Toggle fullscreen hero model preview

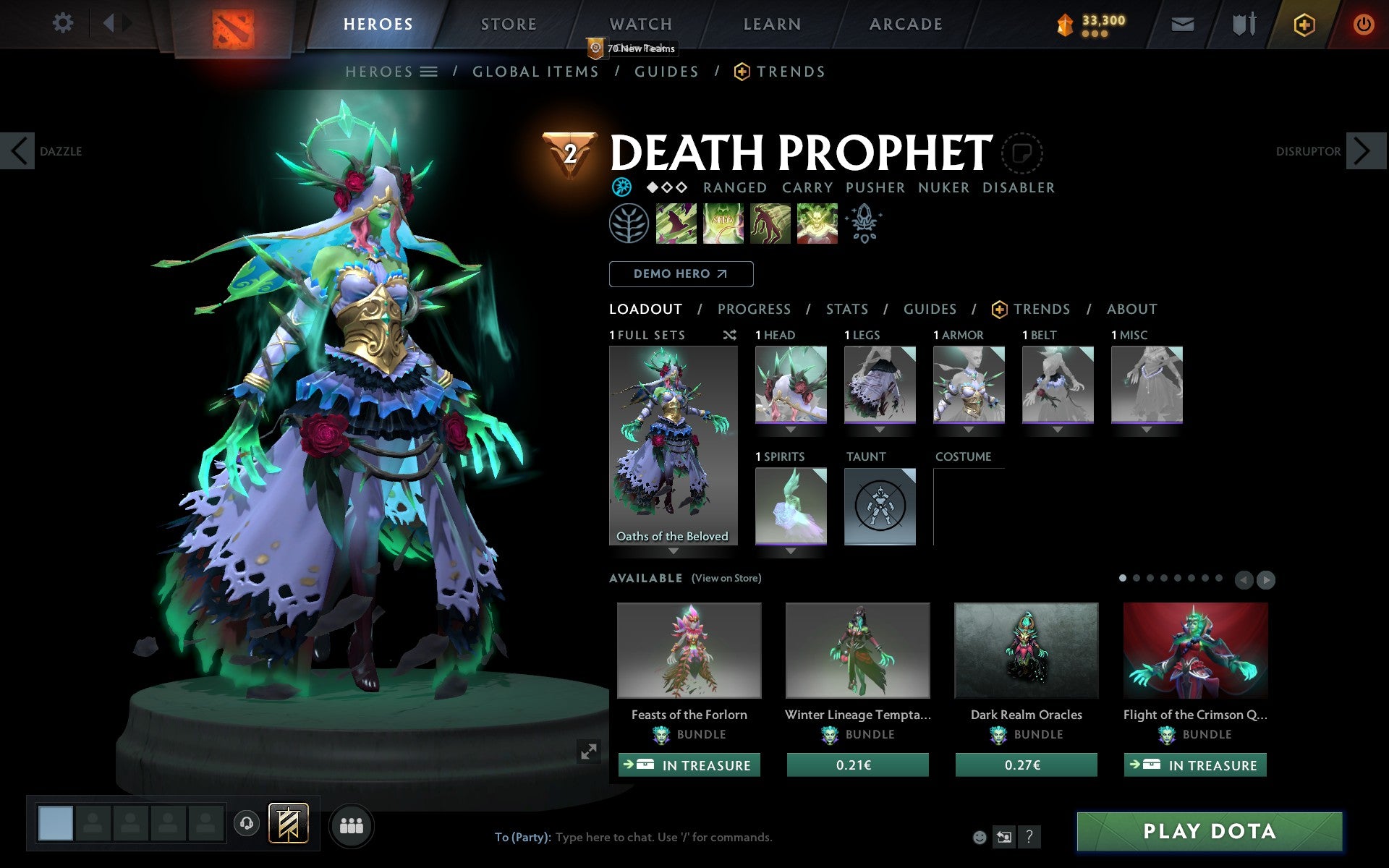pyautogui.click(x=588, y=752)
